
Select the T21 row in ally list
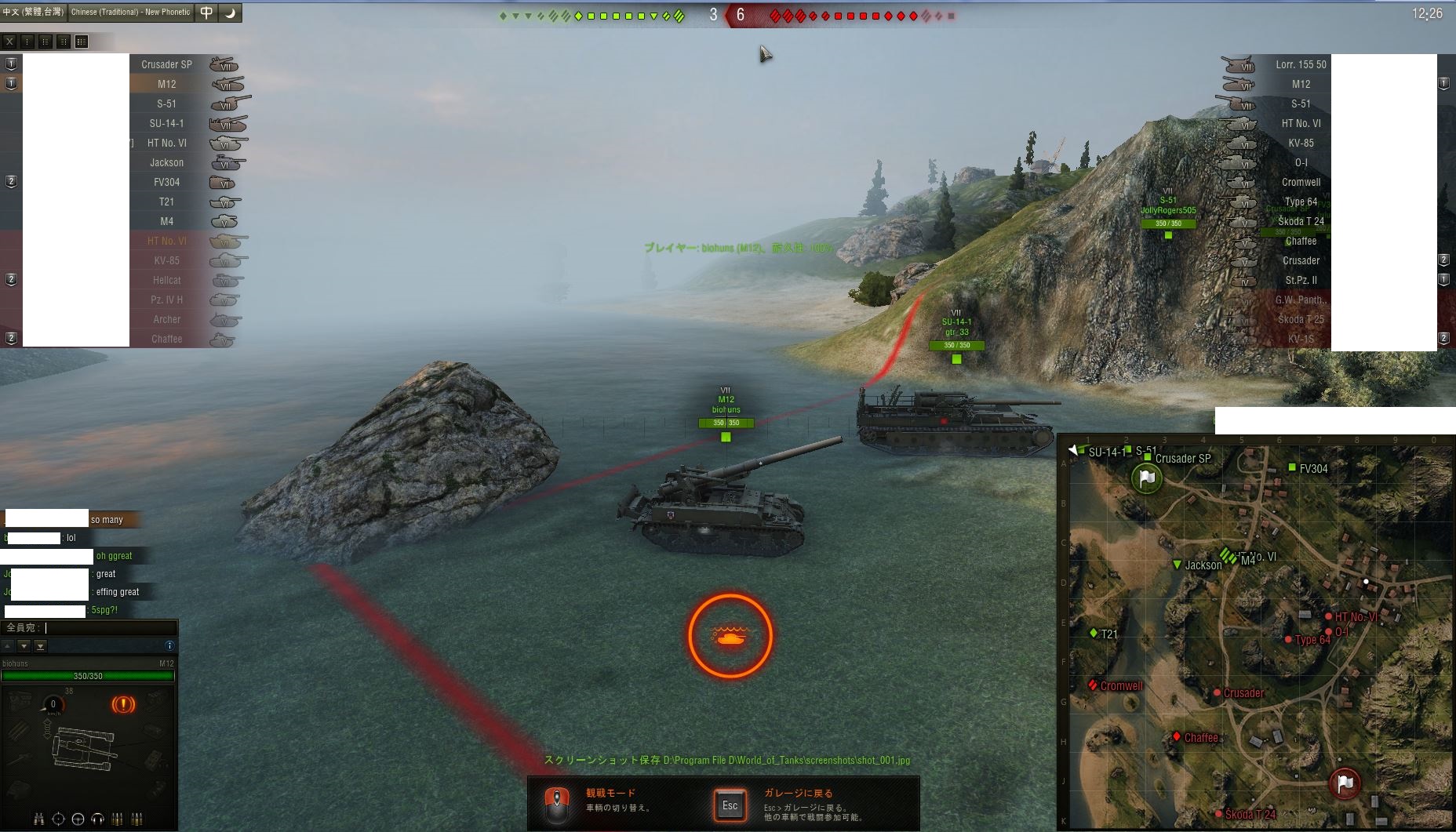[x=166, y=202]
